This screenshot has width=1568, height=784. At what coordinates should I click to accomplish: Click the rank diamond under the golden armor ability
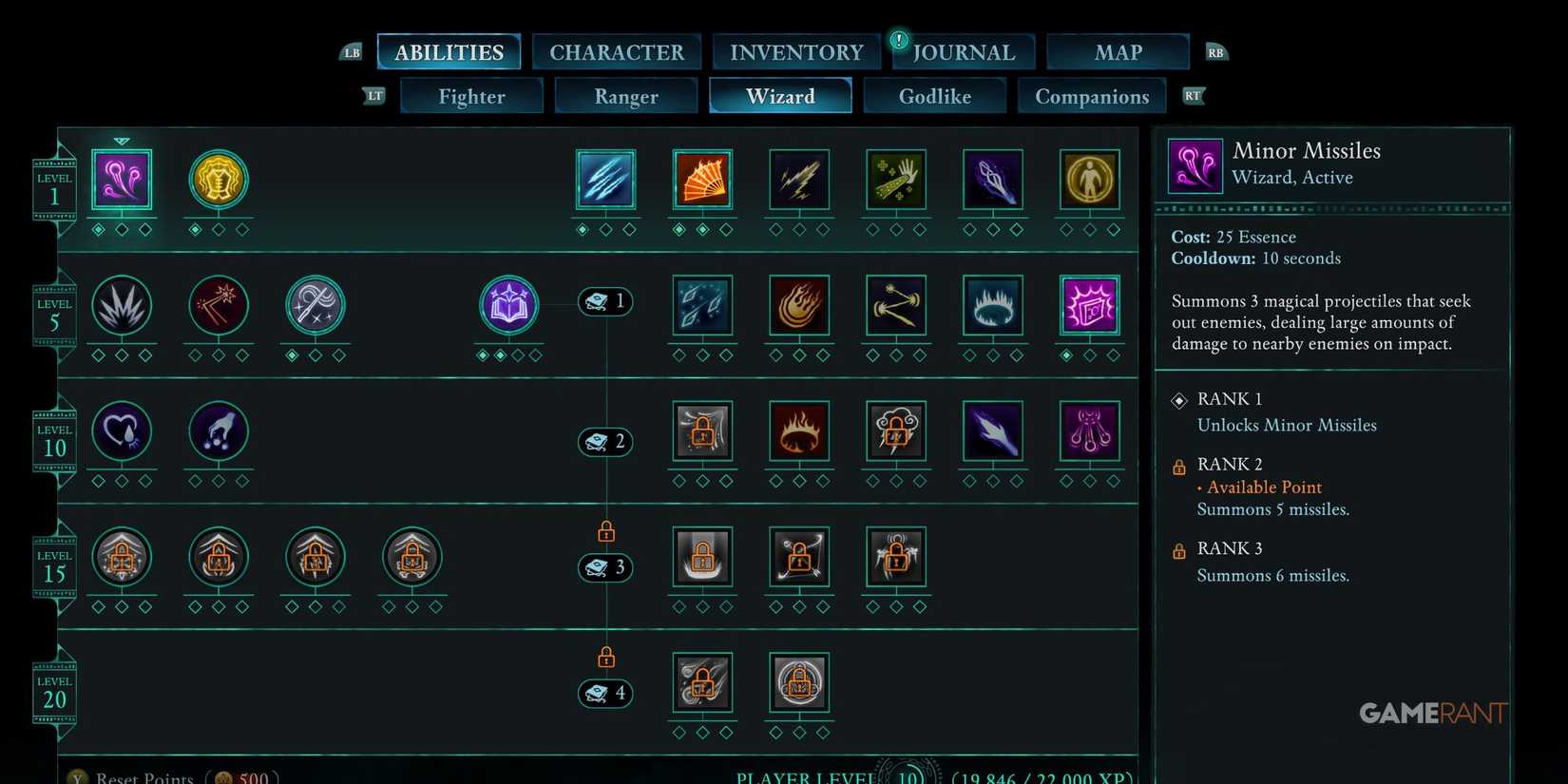click(197, 228)
